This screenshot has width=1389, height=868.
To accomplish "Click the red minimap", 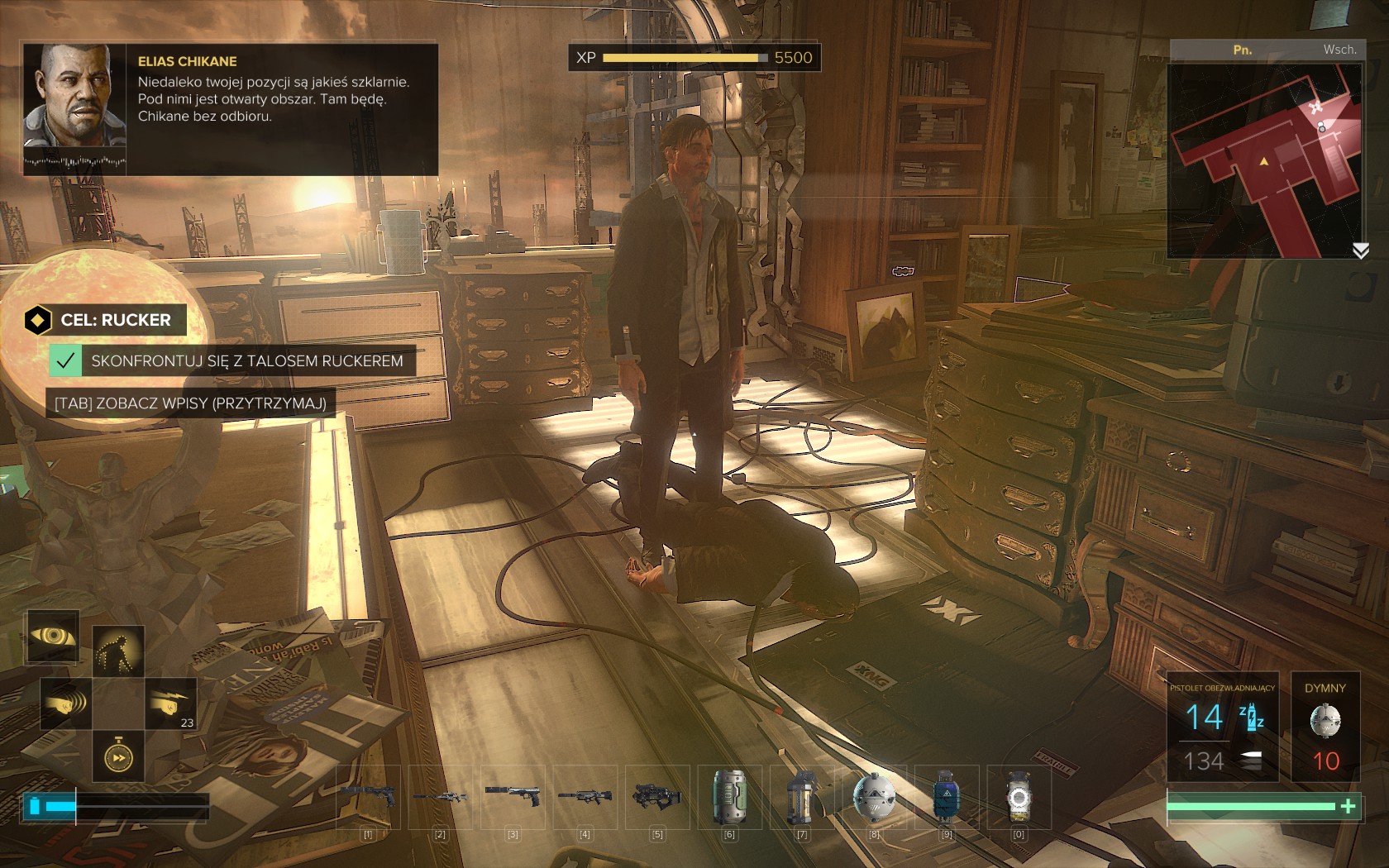I will 1265,161.
